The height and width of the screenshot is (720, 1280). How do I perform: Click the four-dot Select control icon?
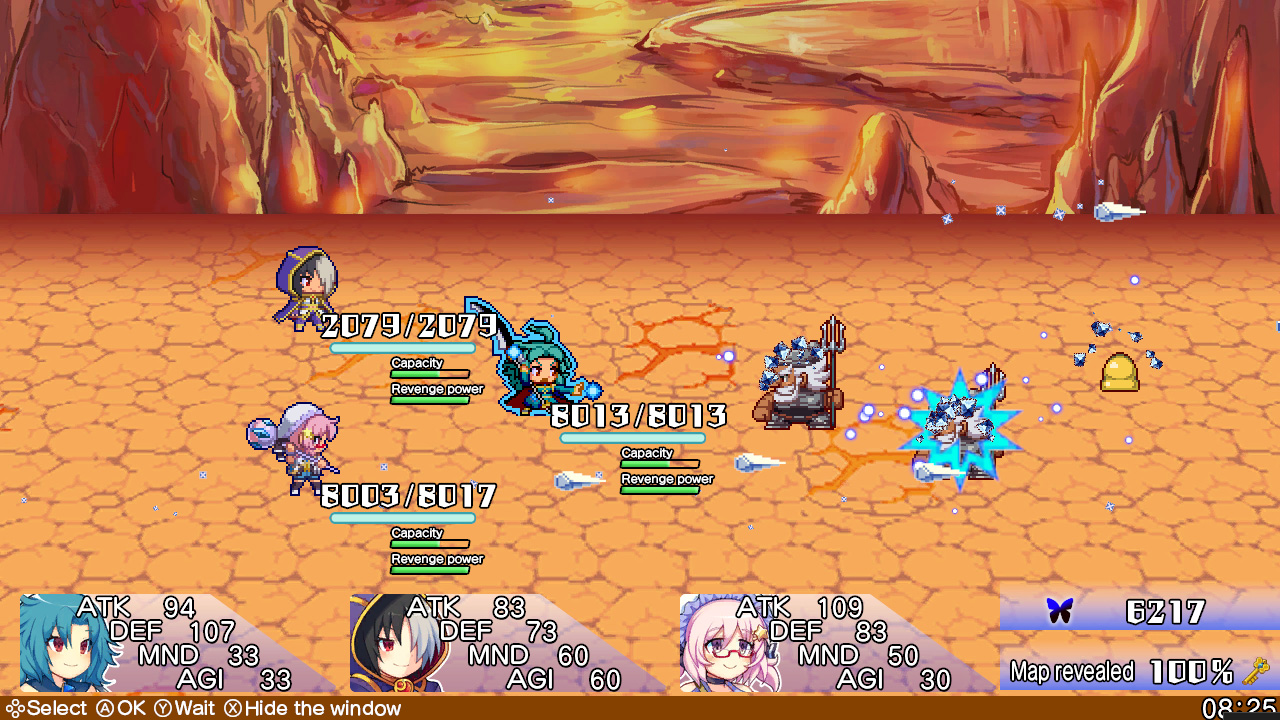[14, 708]
